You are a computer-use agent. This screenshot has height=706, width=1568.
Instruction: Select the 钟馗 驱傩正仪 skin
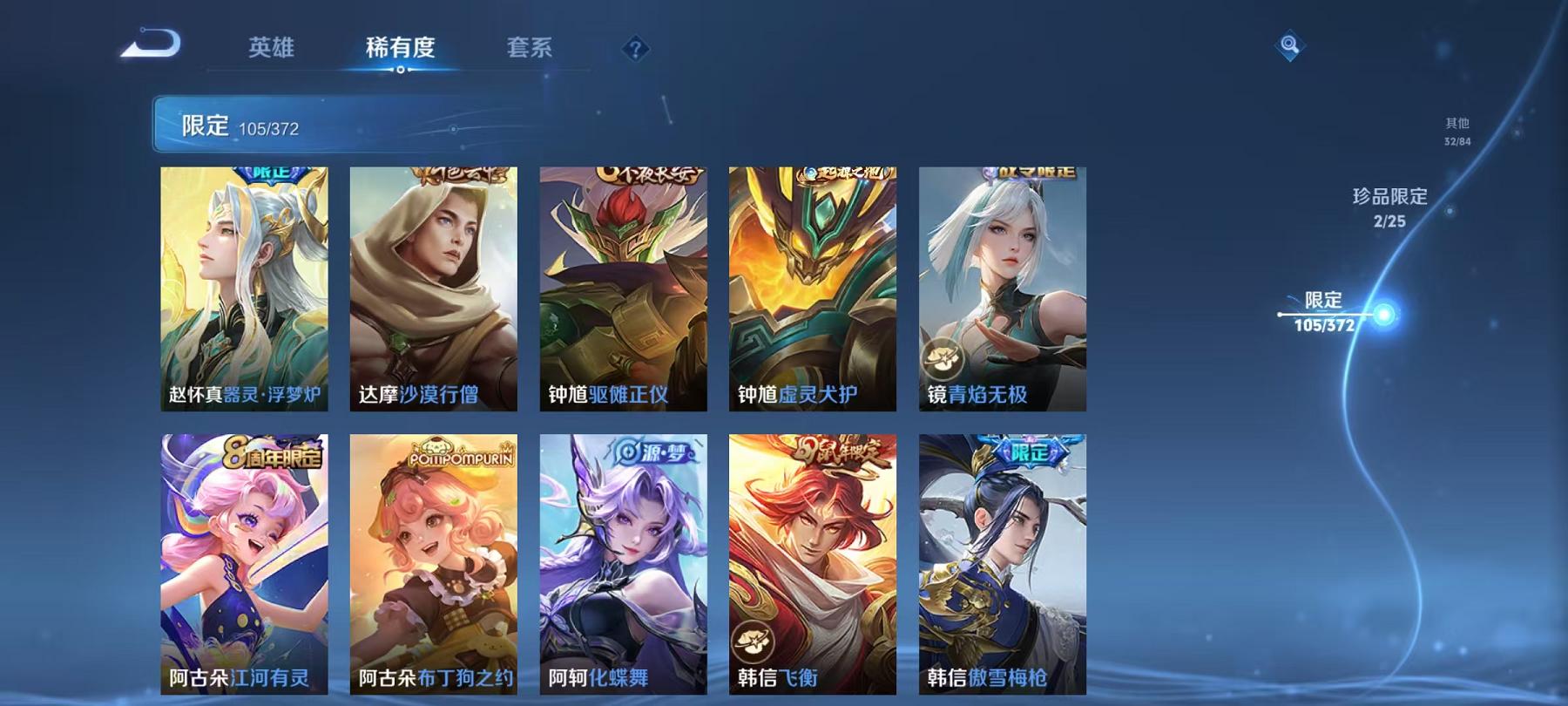pos(622,288)
